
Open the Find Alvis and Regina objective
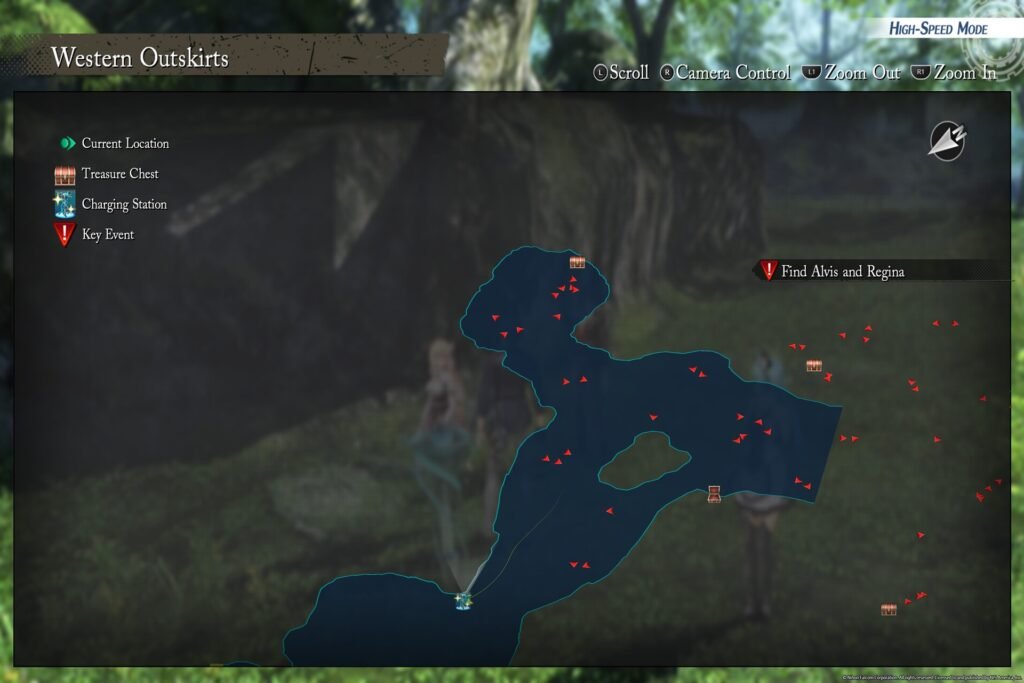pyautogui.click(x=842, y=271)
